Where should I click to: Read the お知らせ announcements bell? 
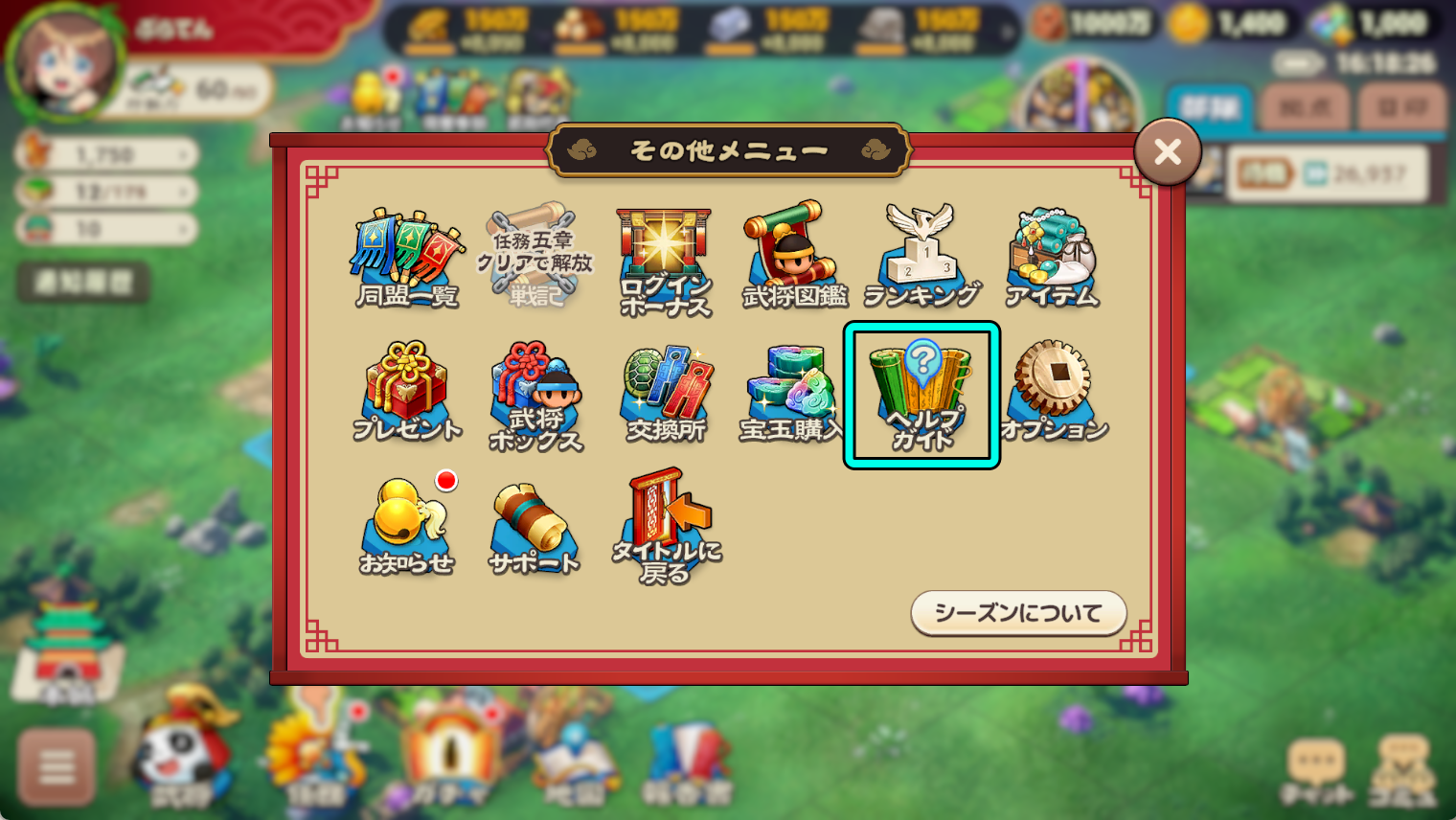point(406,522)
